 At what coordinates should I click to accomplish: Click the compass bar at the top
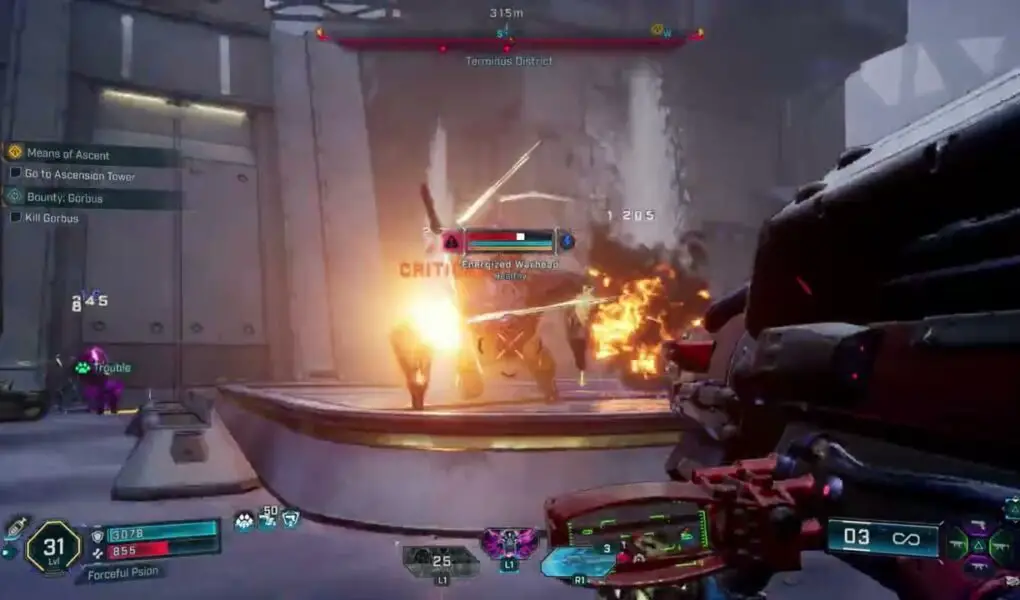click(509, 37)
